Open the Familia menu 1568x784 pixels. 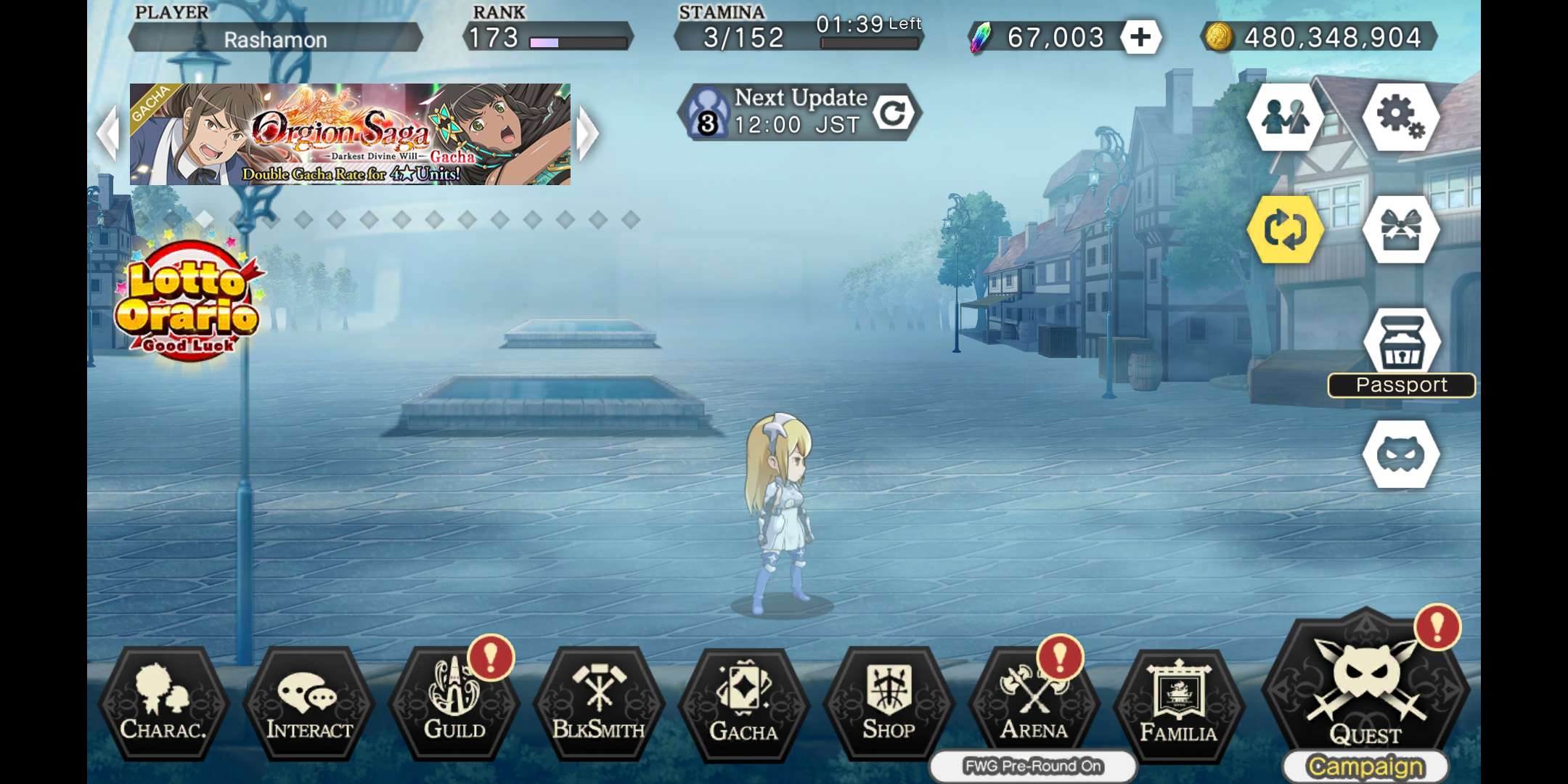point(1178,704)
